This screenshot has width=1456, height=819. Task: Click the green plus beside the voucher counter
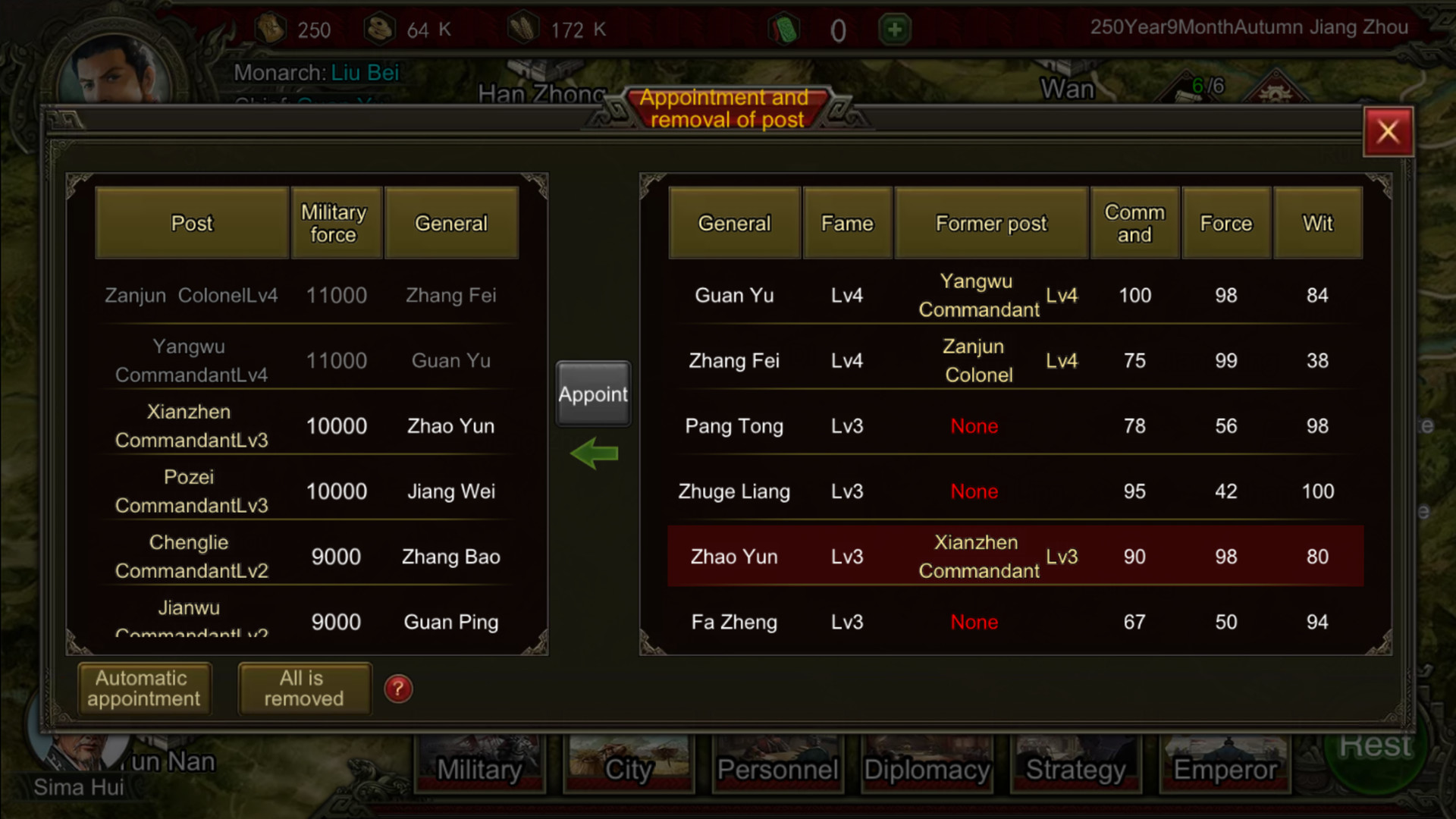(894, 29)
